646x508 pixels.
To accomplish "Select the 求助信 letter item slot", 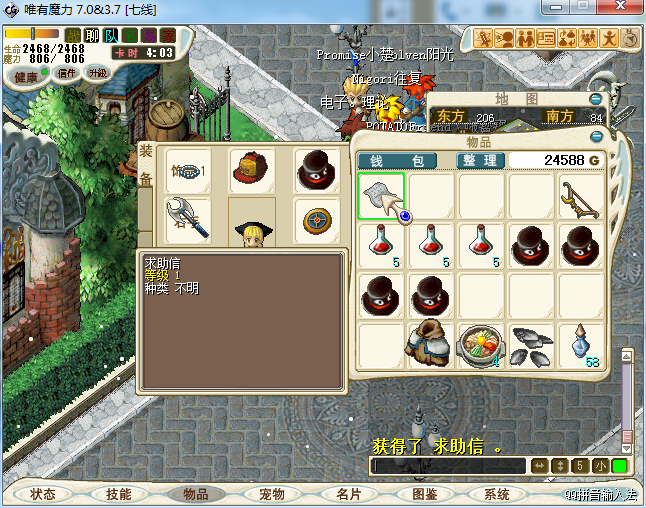I will pyautogui.click(x=381, y=196).
